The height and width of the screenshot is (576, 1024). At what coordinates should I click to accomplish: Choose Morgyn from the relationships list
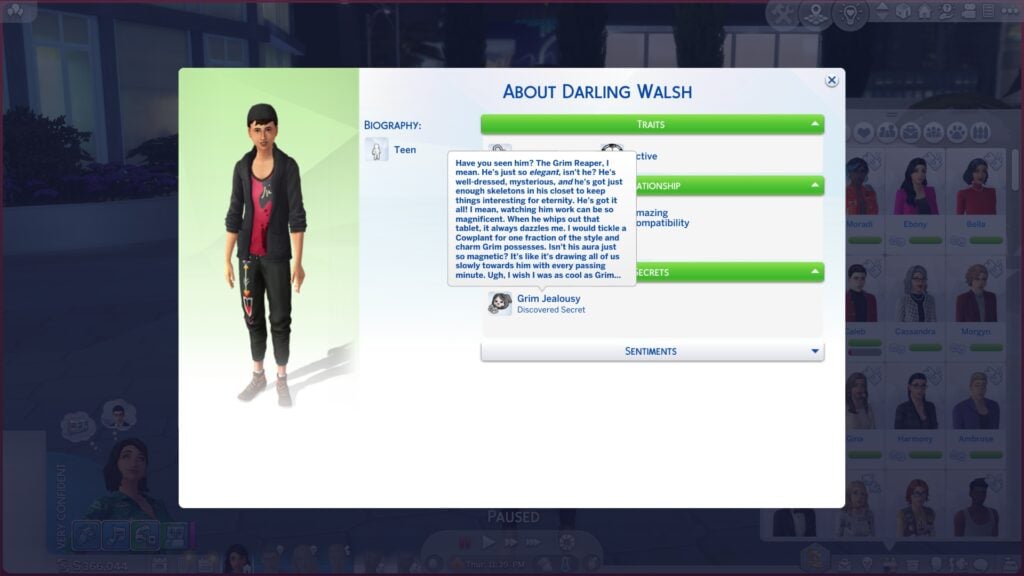pyautogui.click(x=975, y=297)
